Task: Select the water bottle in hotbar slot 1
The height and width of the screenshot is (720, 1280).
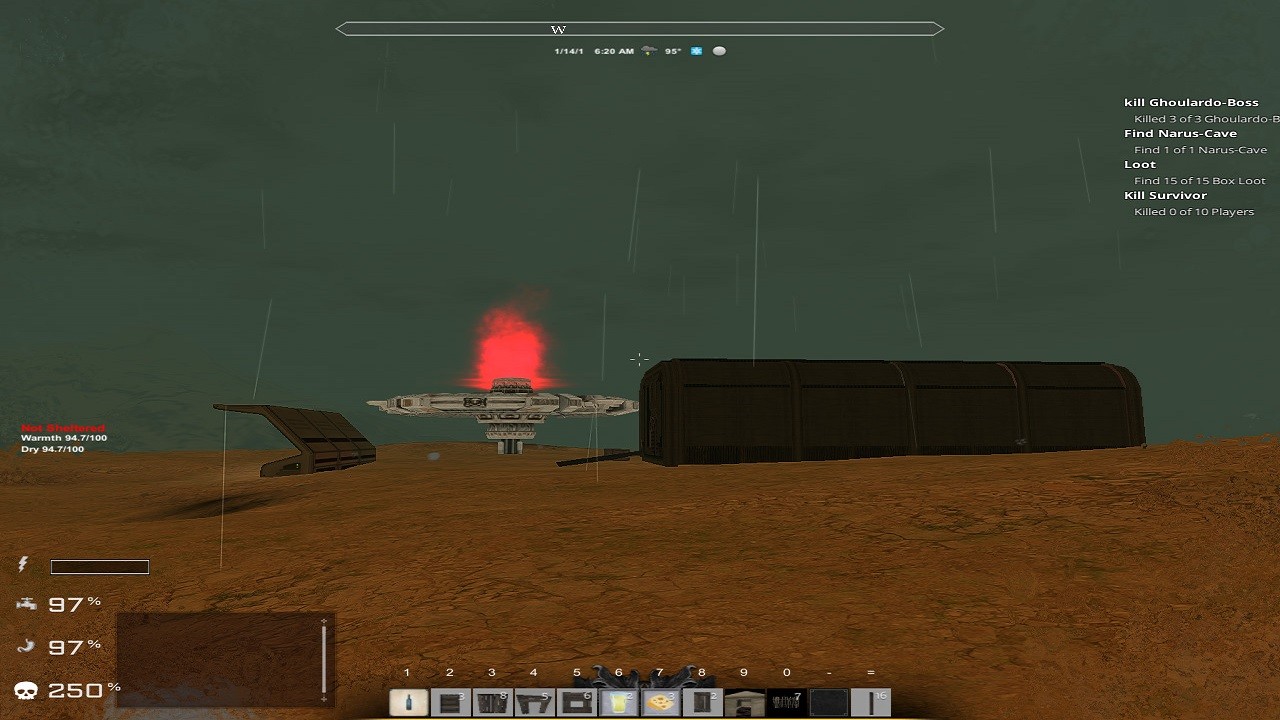Action: pos(407,703)
